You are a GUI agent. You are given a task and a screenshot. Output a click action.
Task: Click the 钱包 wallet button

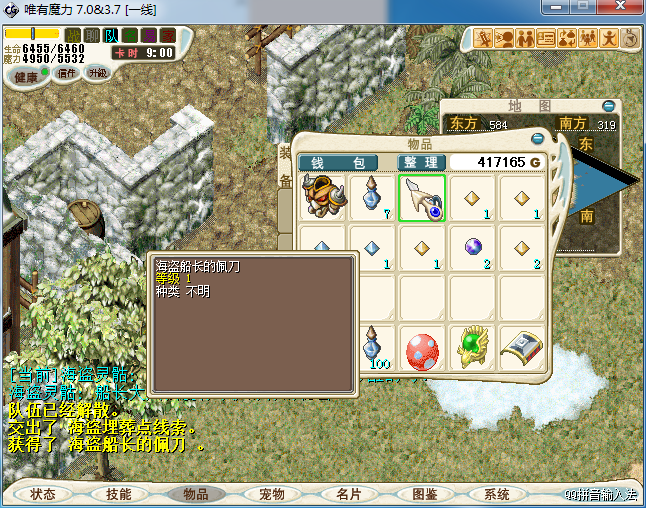coord(339,162)
